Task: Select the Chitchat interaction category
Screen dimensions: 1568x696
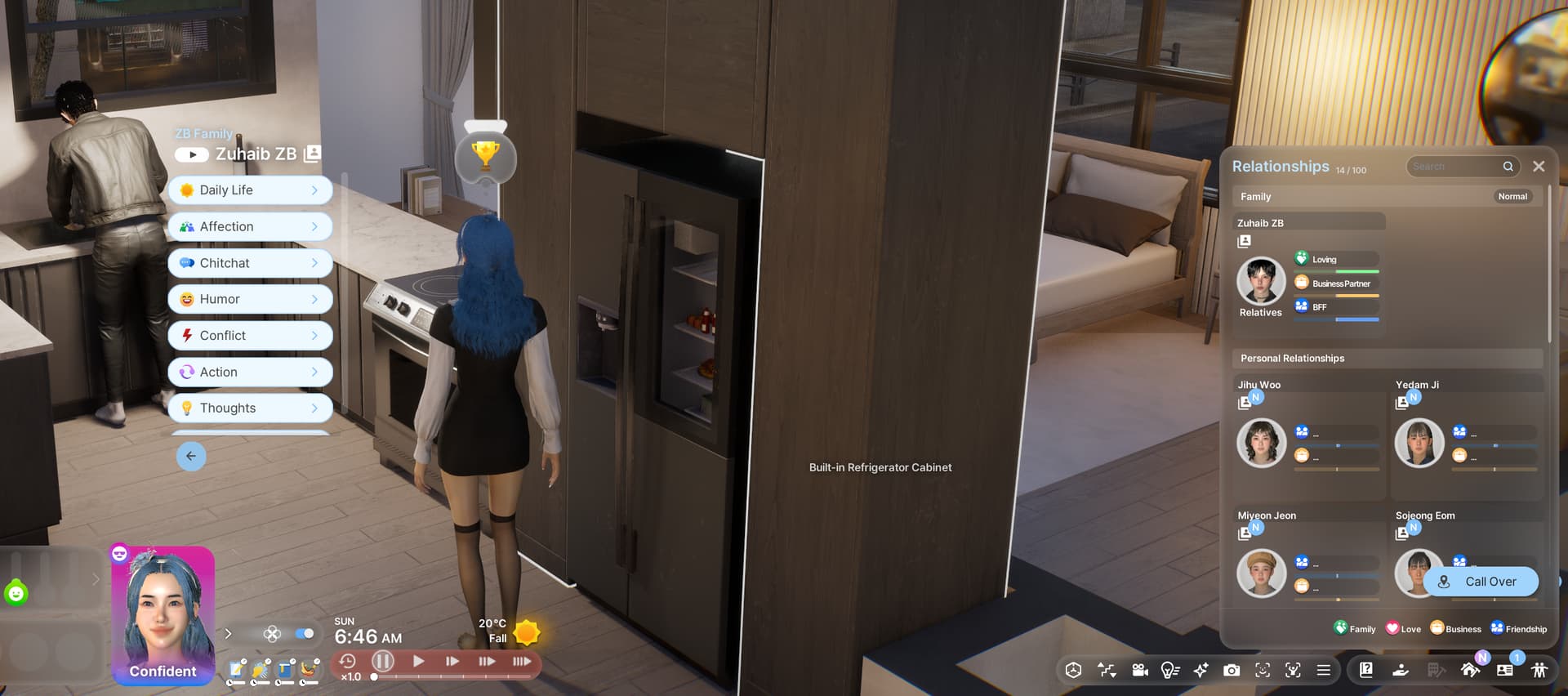Action: [250, 263]
